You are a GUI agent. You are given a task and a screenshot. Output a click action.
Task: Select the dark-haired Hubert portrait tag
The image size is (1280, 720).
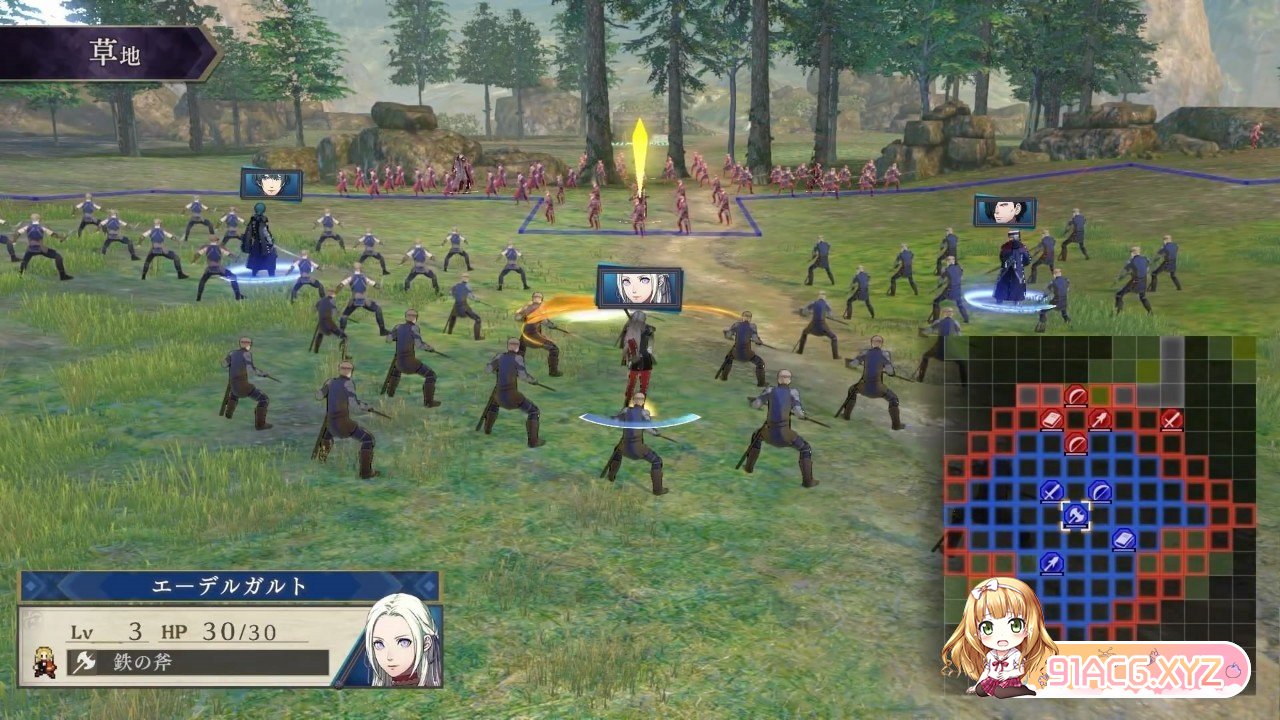click(1004, 211)
